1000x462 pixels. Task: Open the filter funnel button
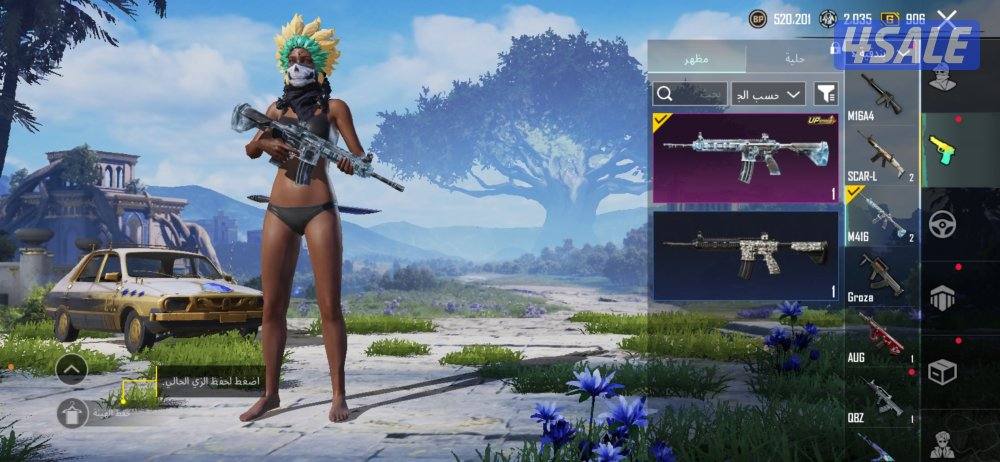[826, 94]
